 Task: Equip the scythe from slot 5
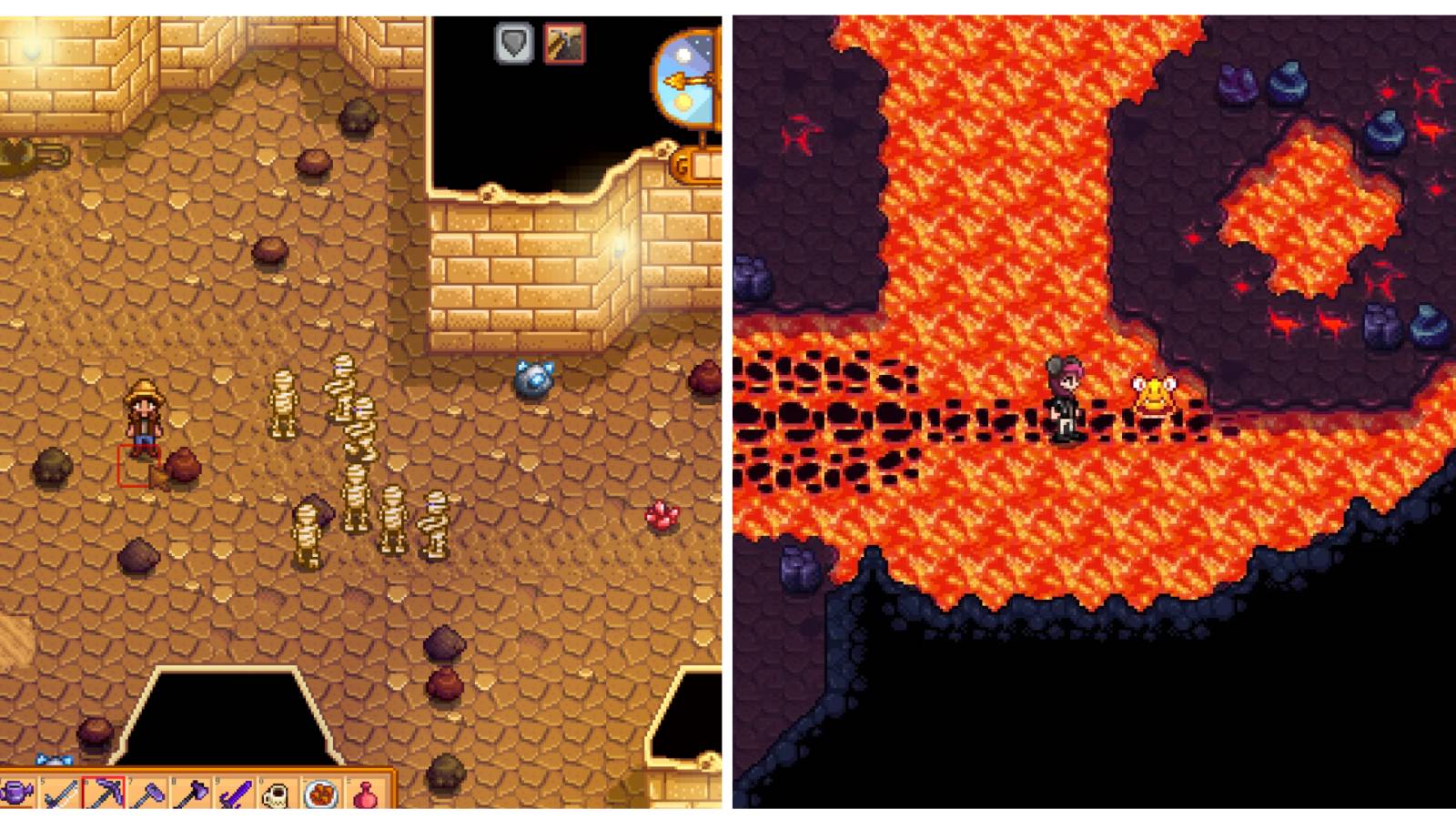point(62,795)
